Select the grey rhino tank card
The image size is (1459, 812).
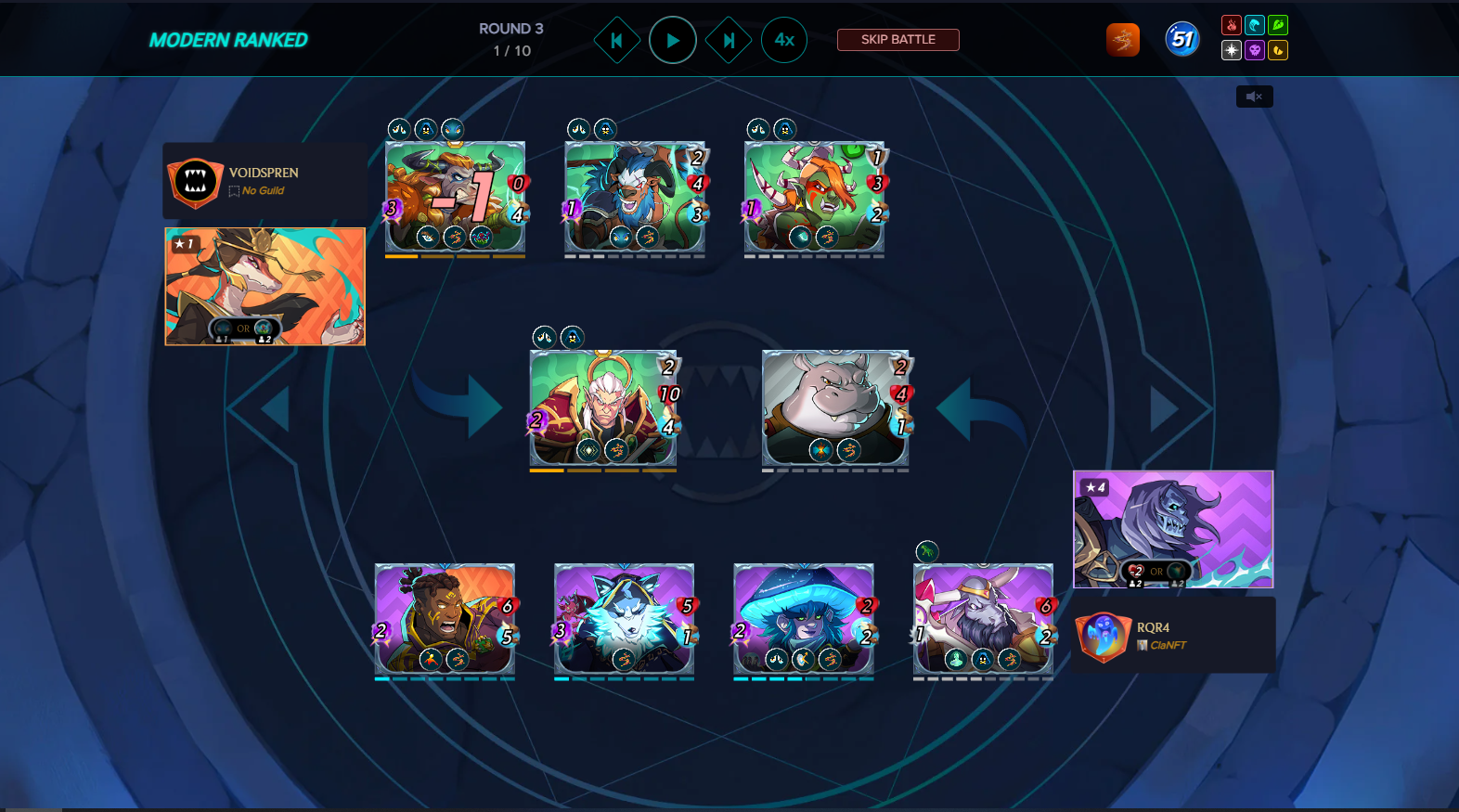click(x=834, y=408)
